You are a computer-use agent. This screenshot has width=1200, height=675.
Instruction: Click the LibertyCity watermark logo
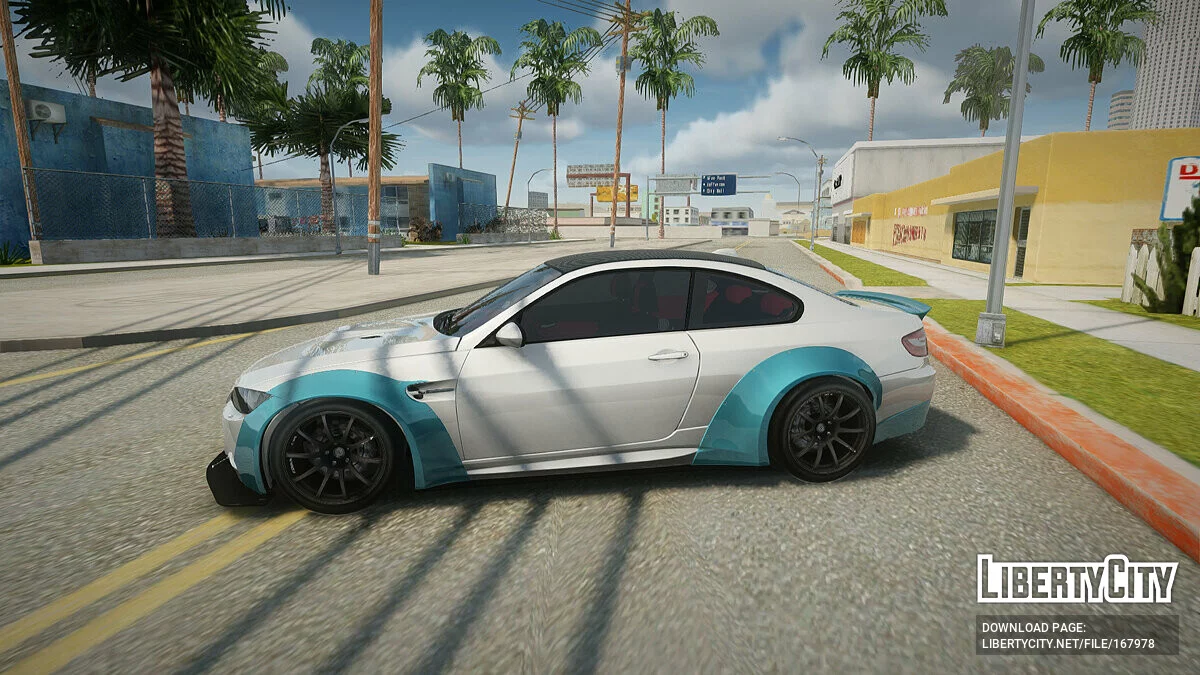tap(1077, 580)
